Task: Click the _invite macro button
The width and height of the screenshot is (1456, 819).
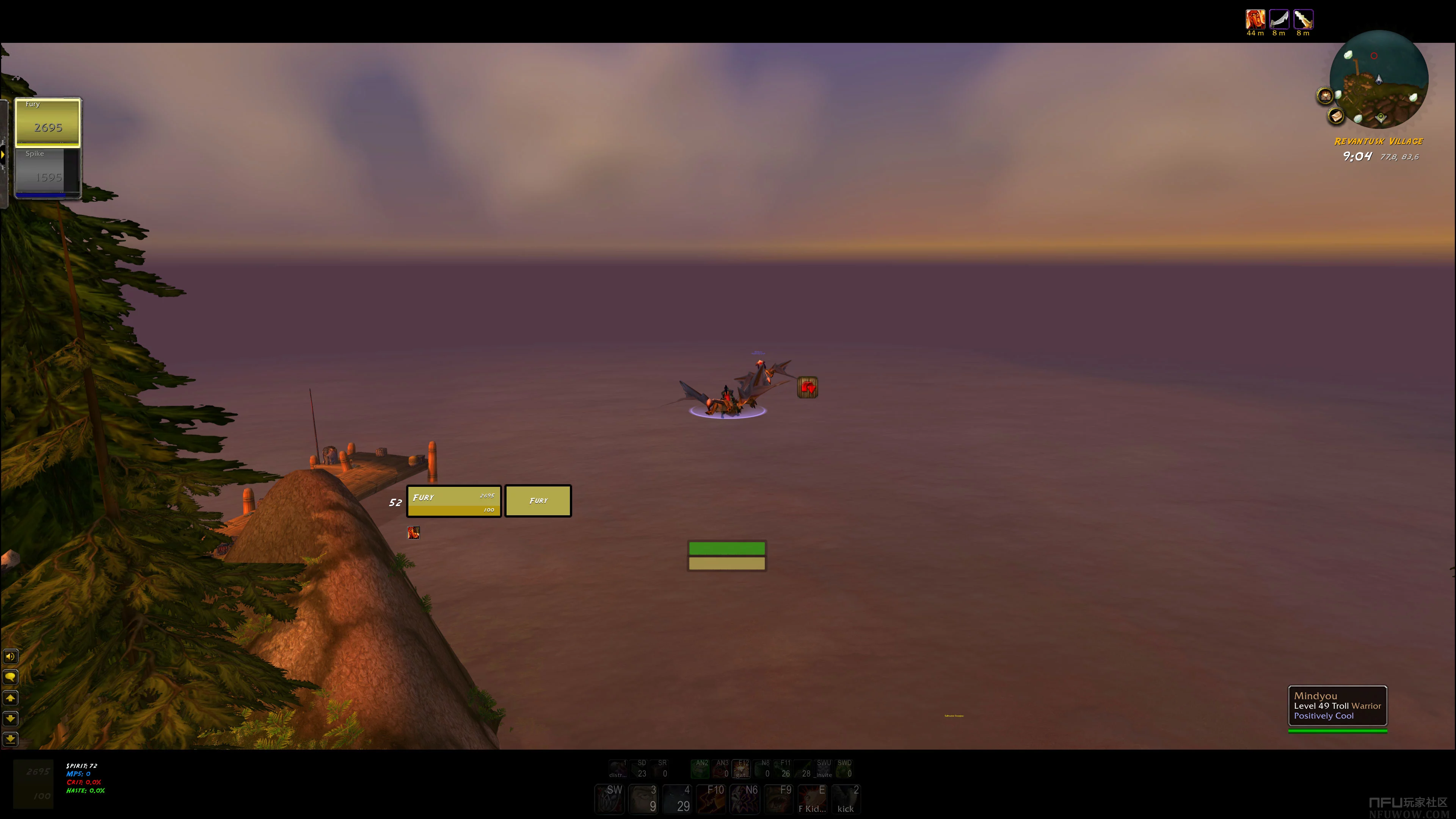Action: click(x=824, y=769)
